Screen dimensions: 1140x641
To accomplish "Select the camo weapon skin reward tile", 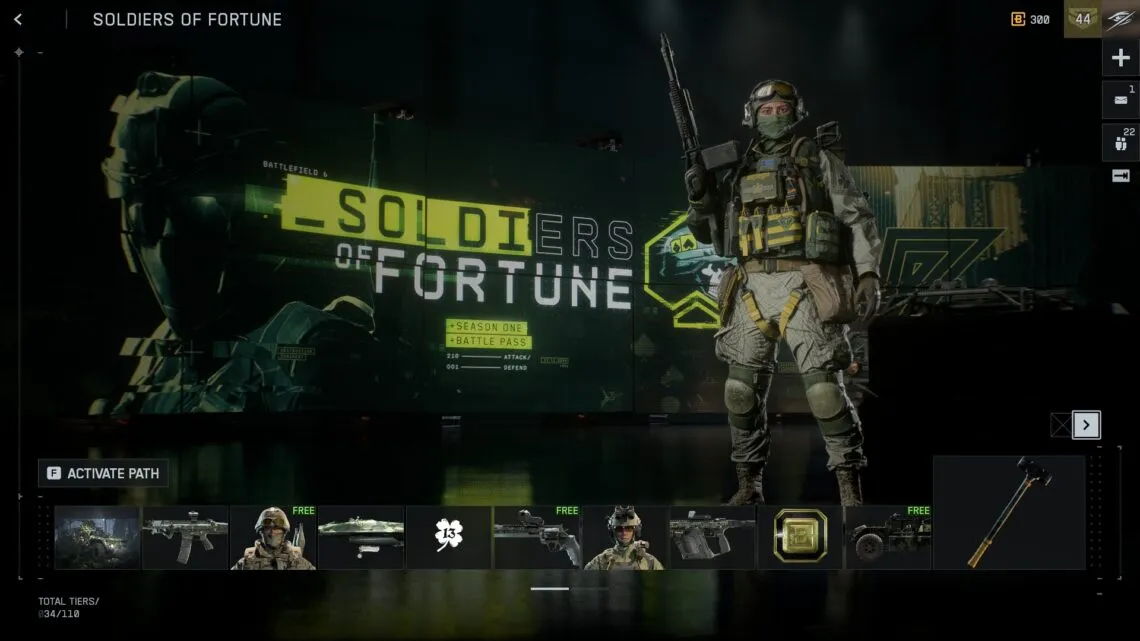I will tap(361, 537).
